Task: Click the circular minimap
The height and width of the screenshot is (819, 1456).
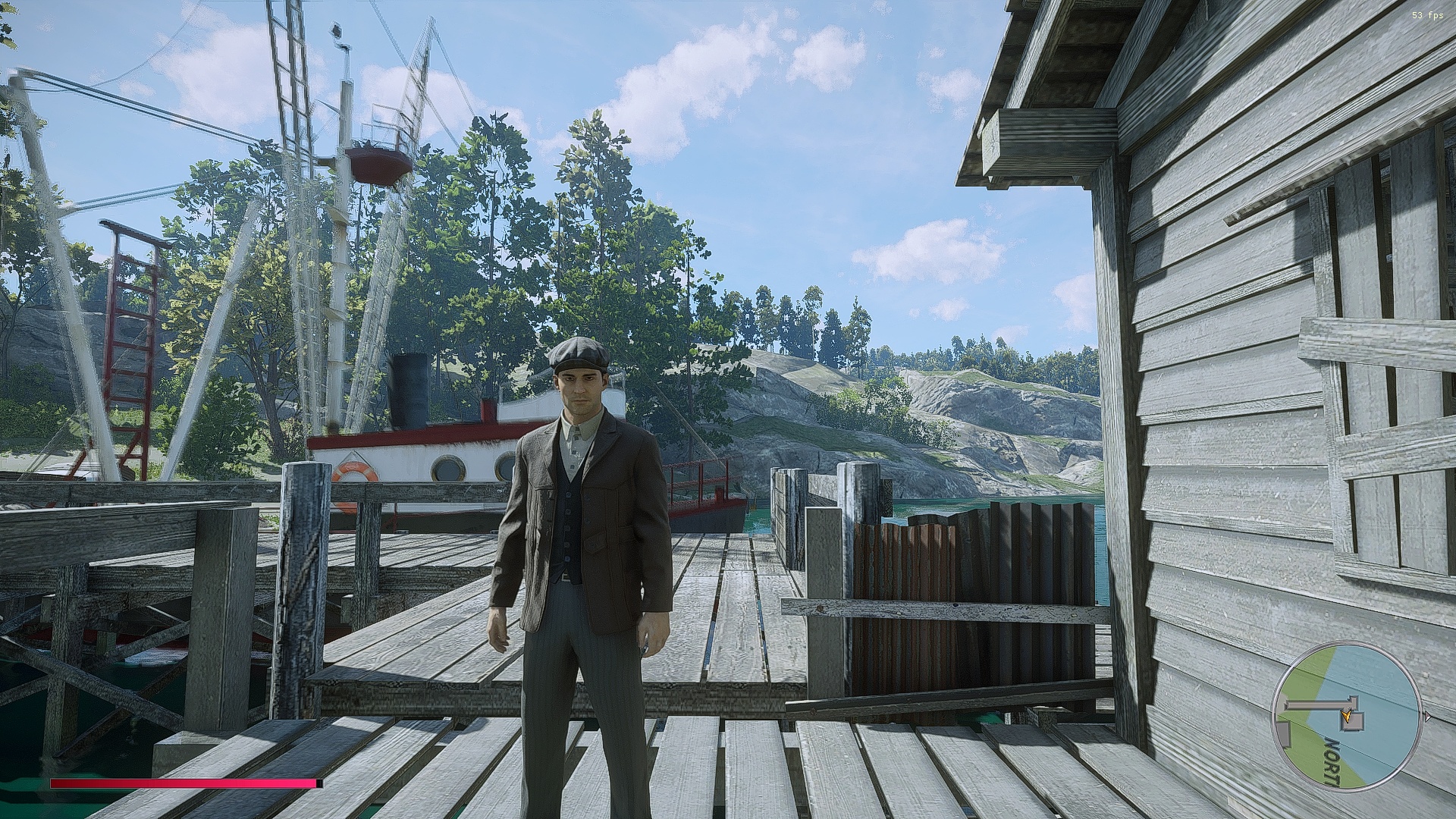Action: [1346, 717]
